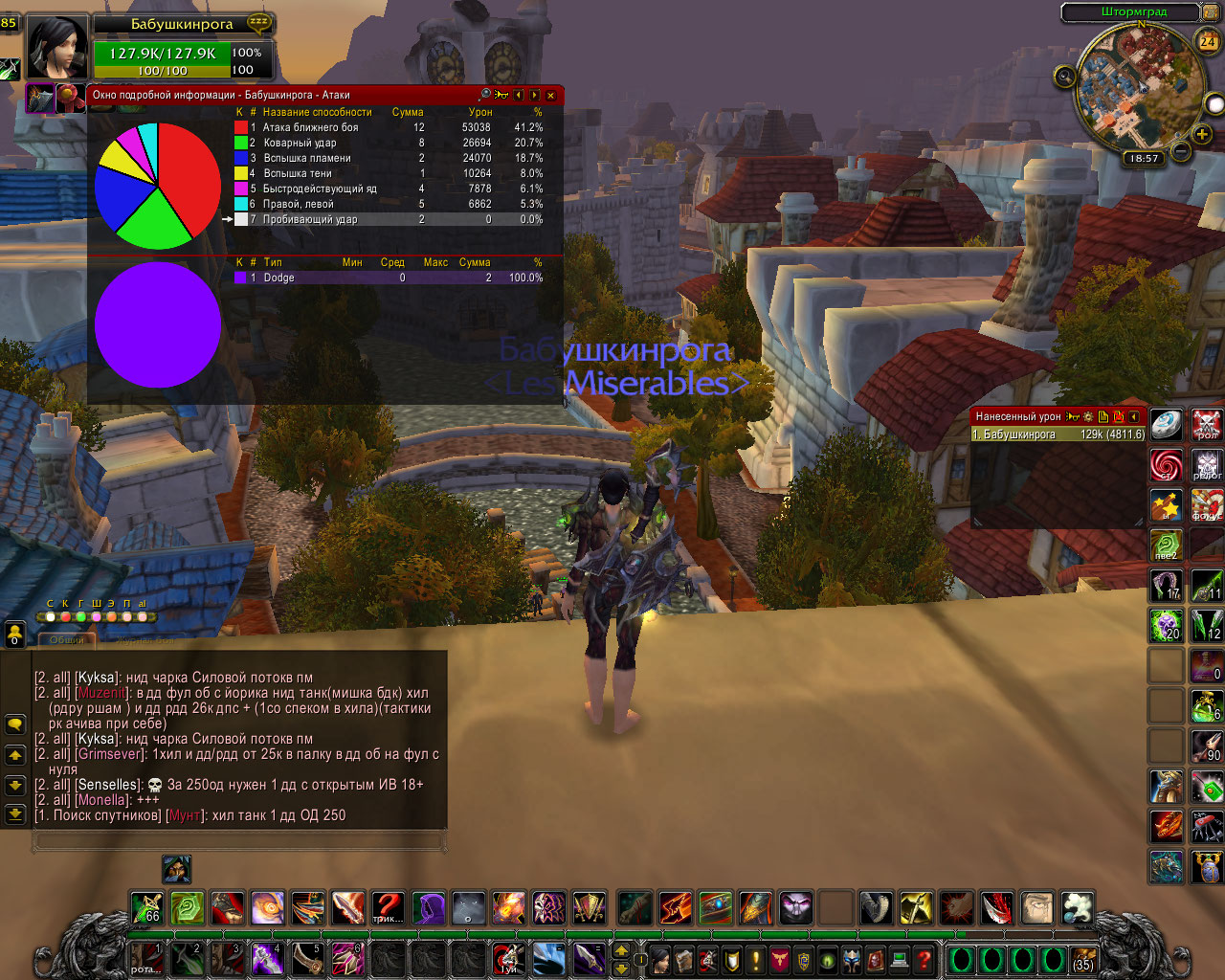Open the backpack showing 35 free slots

1083,959
